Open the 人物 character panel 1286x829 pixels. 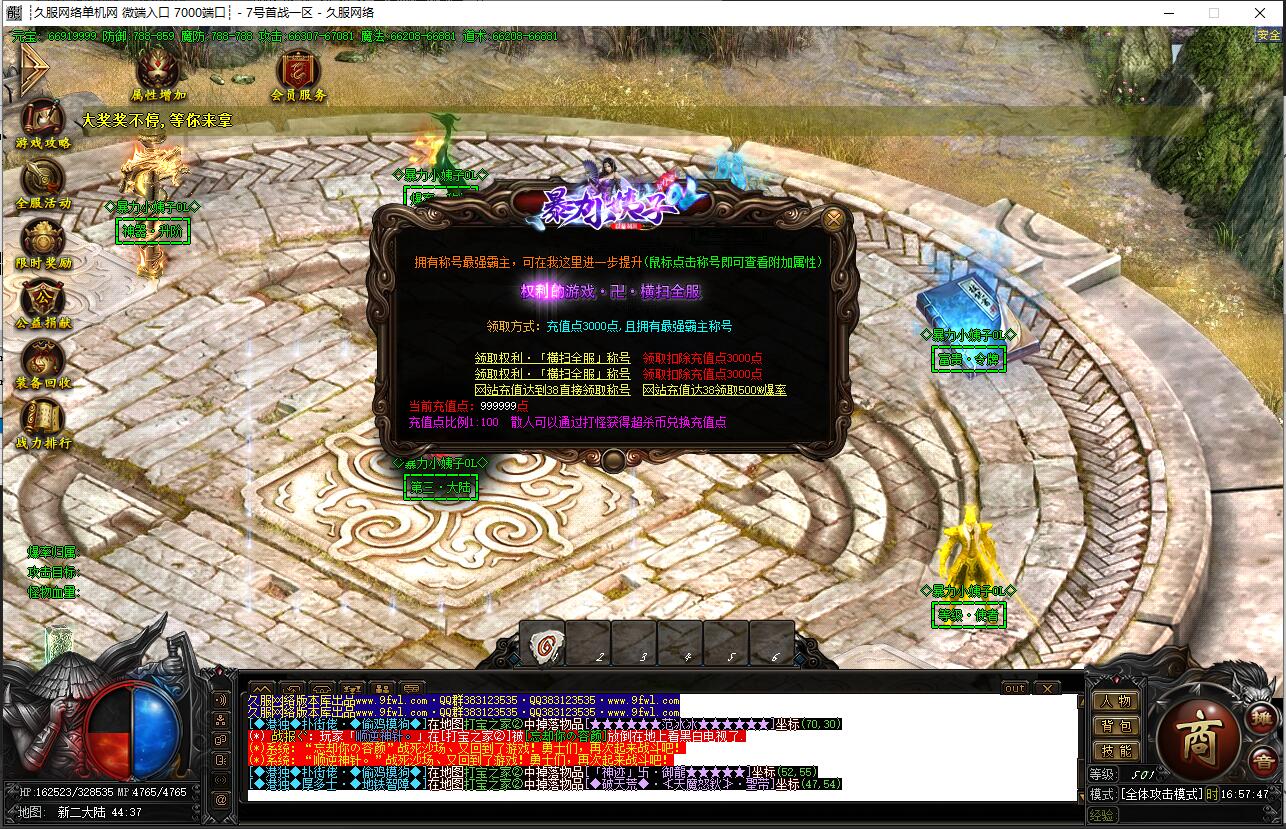pos(1115,701)
